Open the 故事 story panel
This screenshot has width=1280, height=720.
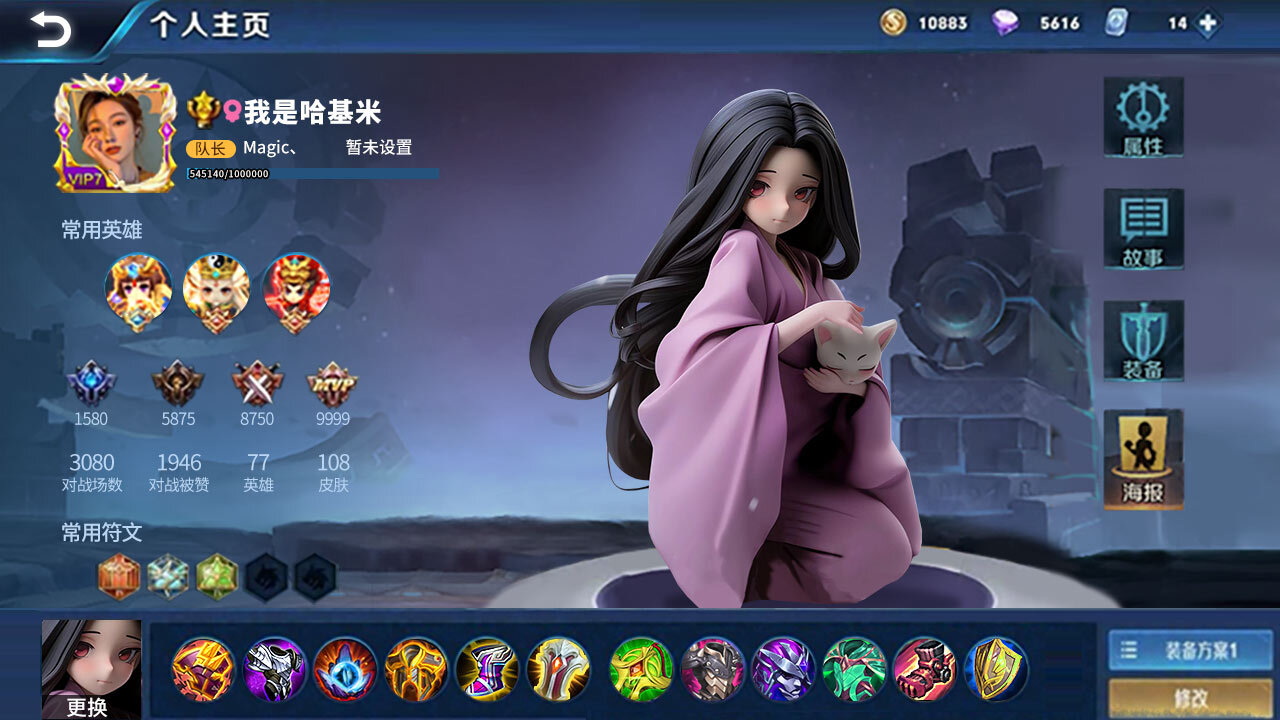pos(1143,229)
